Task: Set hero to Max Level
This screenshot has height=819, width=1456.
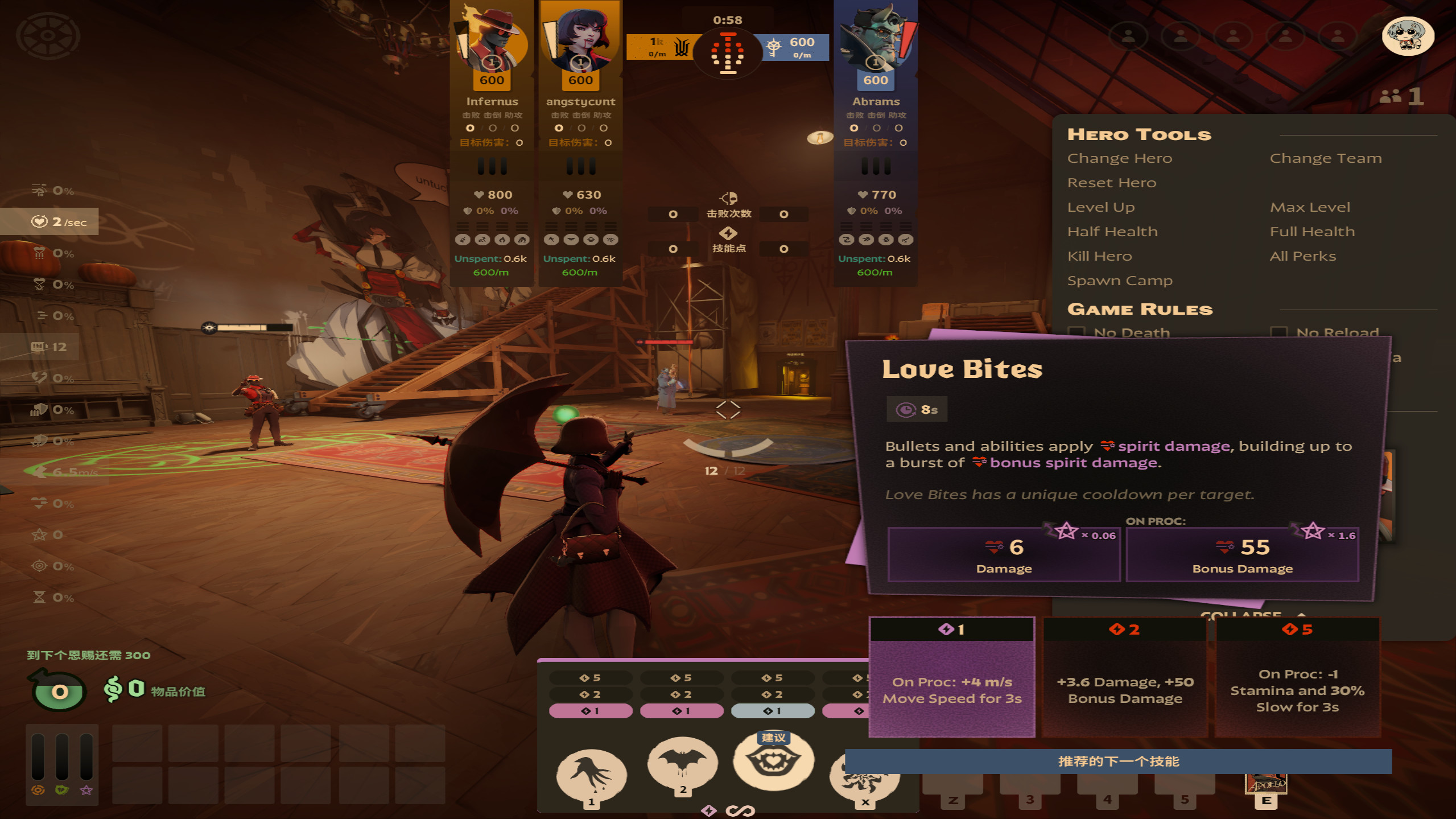Action: (1309, 207)
